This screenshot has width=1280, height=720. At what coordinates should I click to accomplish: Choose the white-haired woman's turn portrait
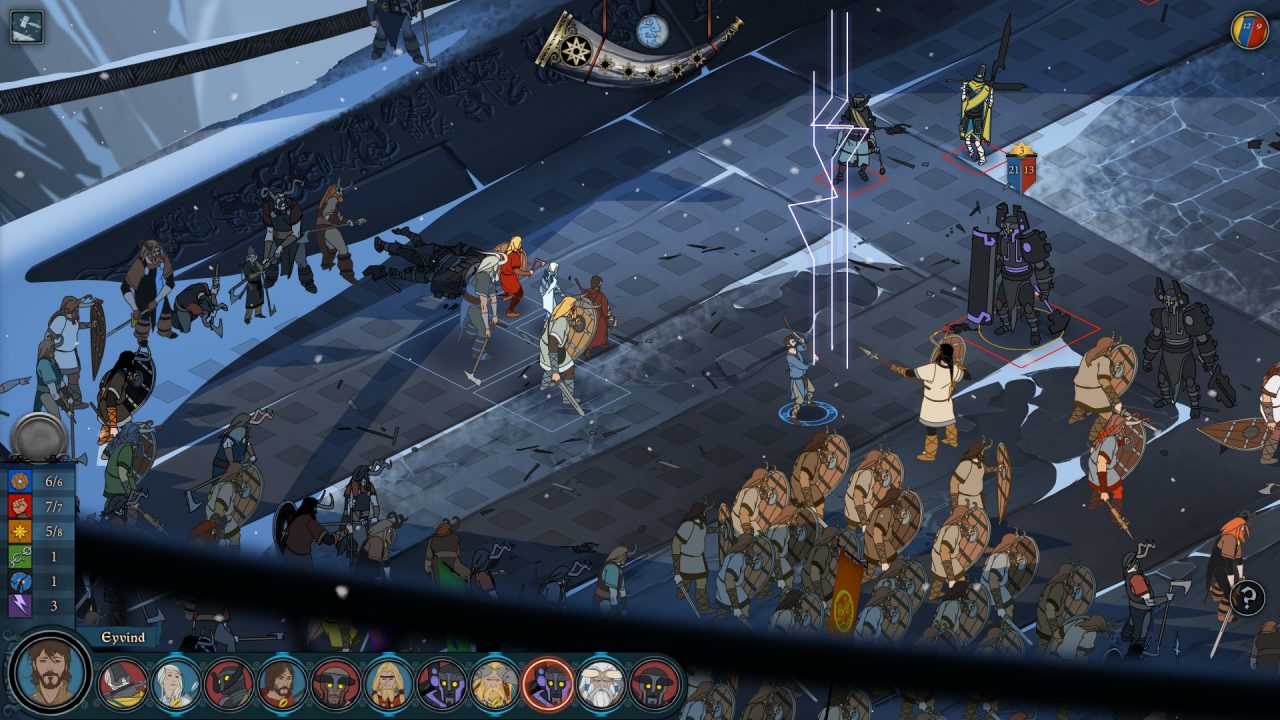[x=176, y=684]
